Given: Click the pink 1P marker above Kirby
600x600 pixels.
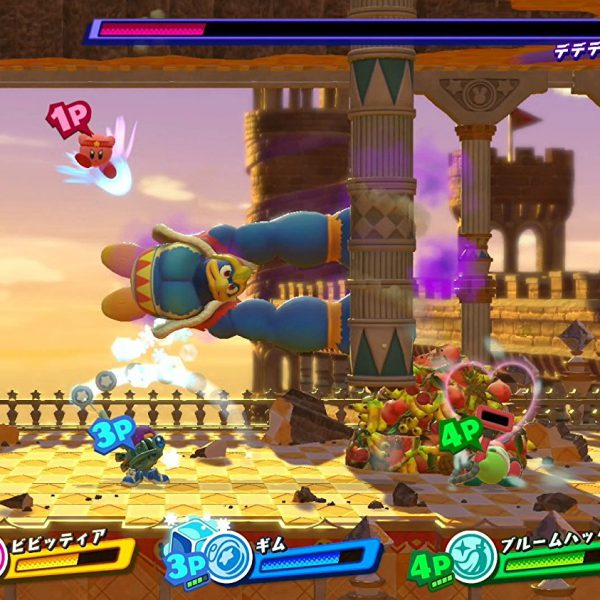Looking at the screenshot, I should 69,118.
